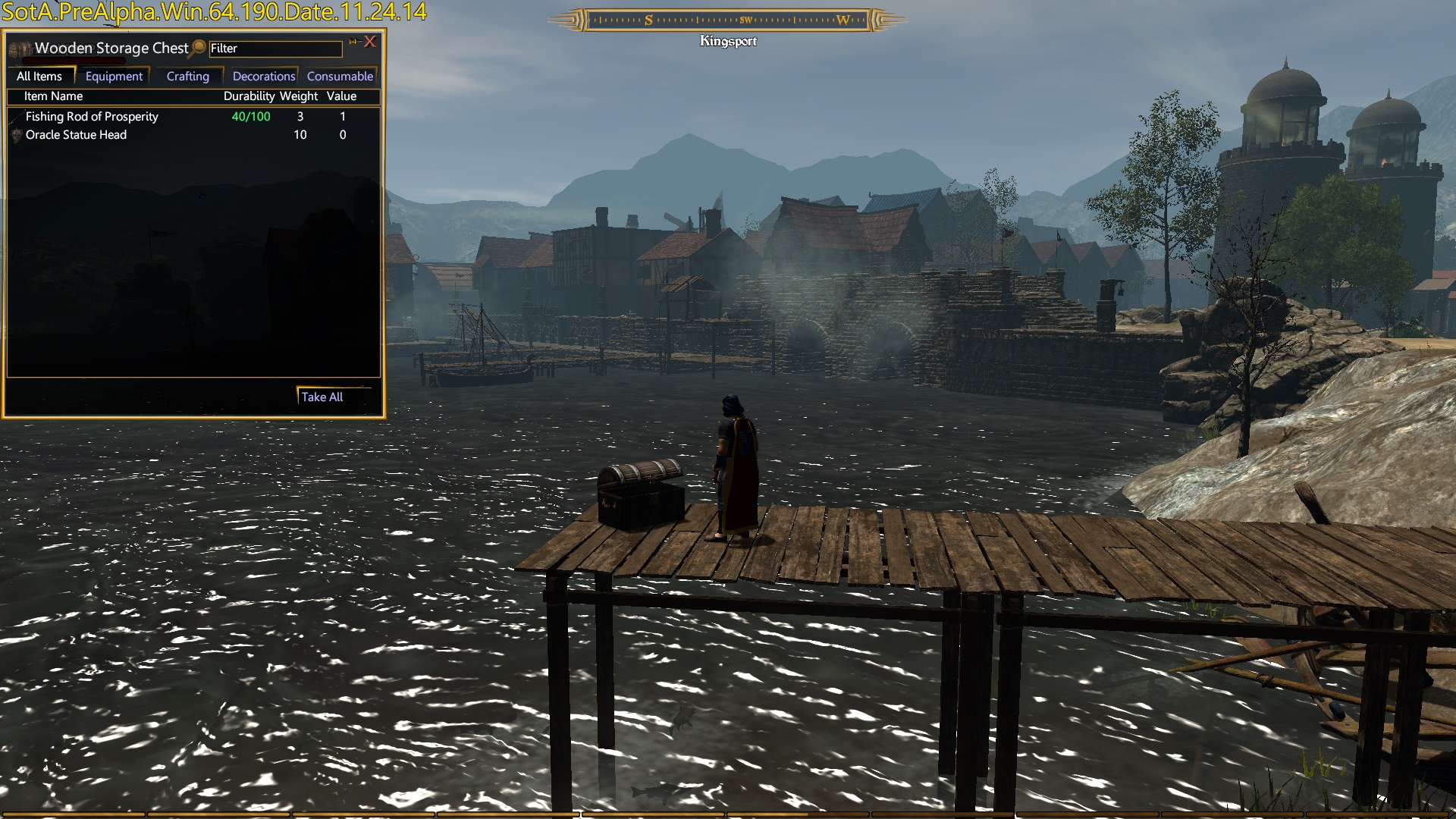This screenshot has width=1456, height=819.
Task: Sort the list by Item Name
Action: pyautogui.click(x=53, y=96)
